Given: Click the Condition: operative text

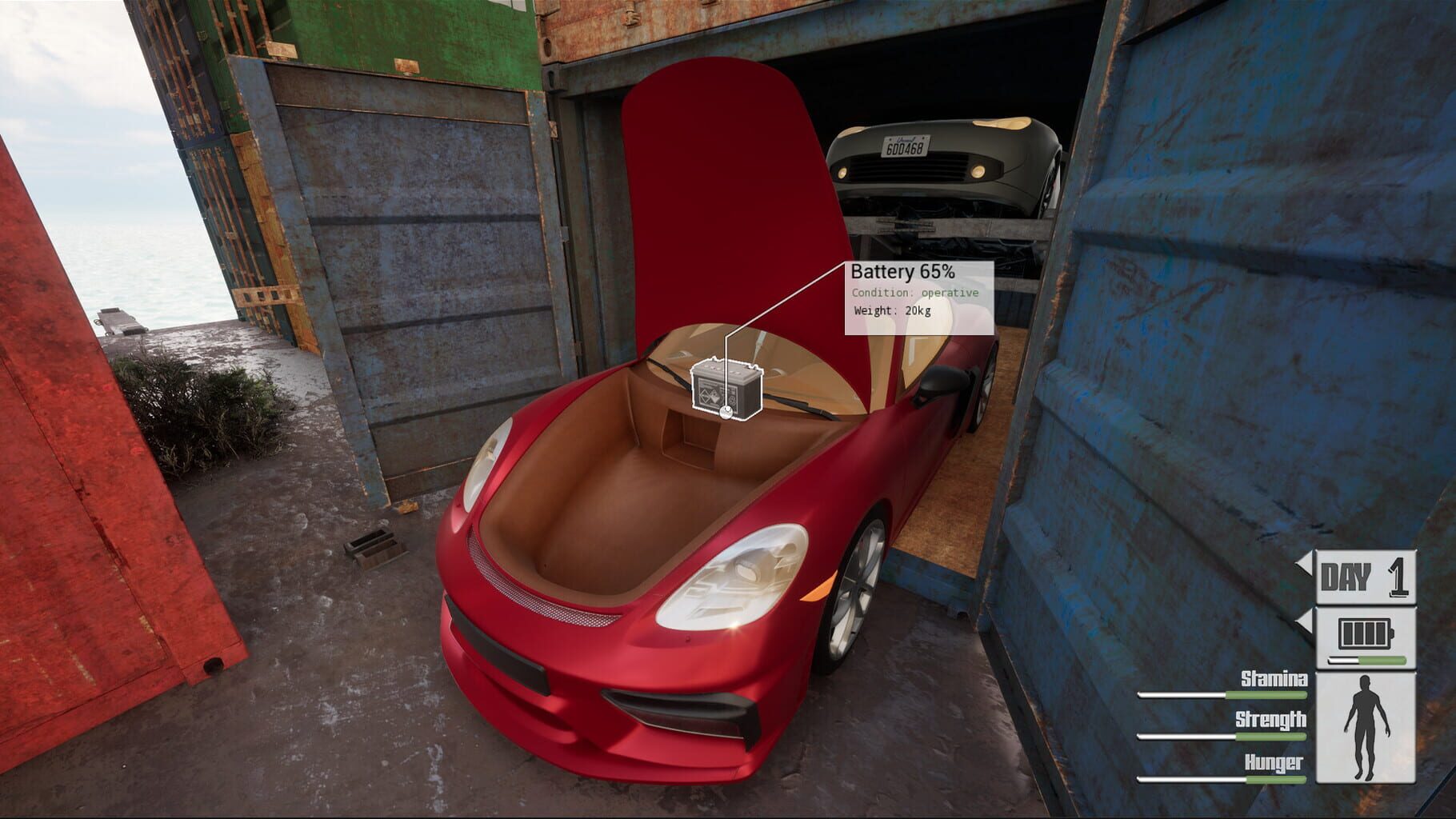Looking at the screenshot, I should pyautogui.click(x=916, y=294).
